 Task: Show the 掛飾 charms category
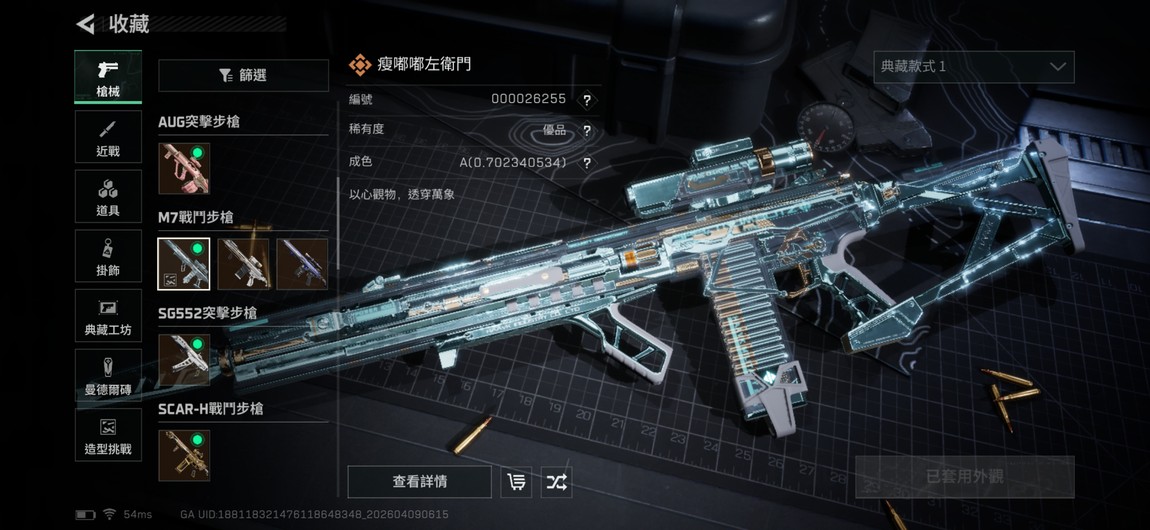point(108,256)
